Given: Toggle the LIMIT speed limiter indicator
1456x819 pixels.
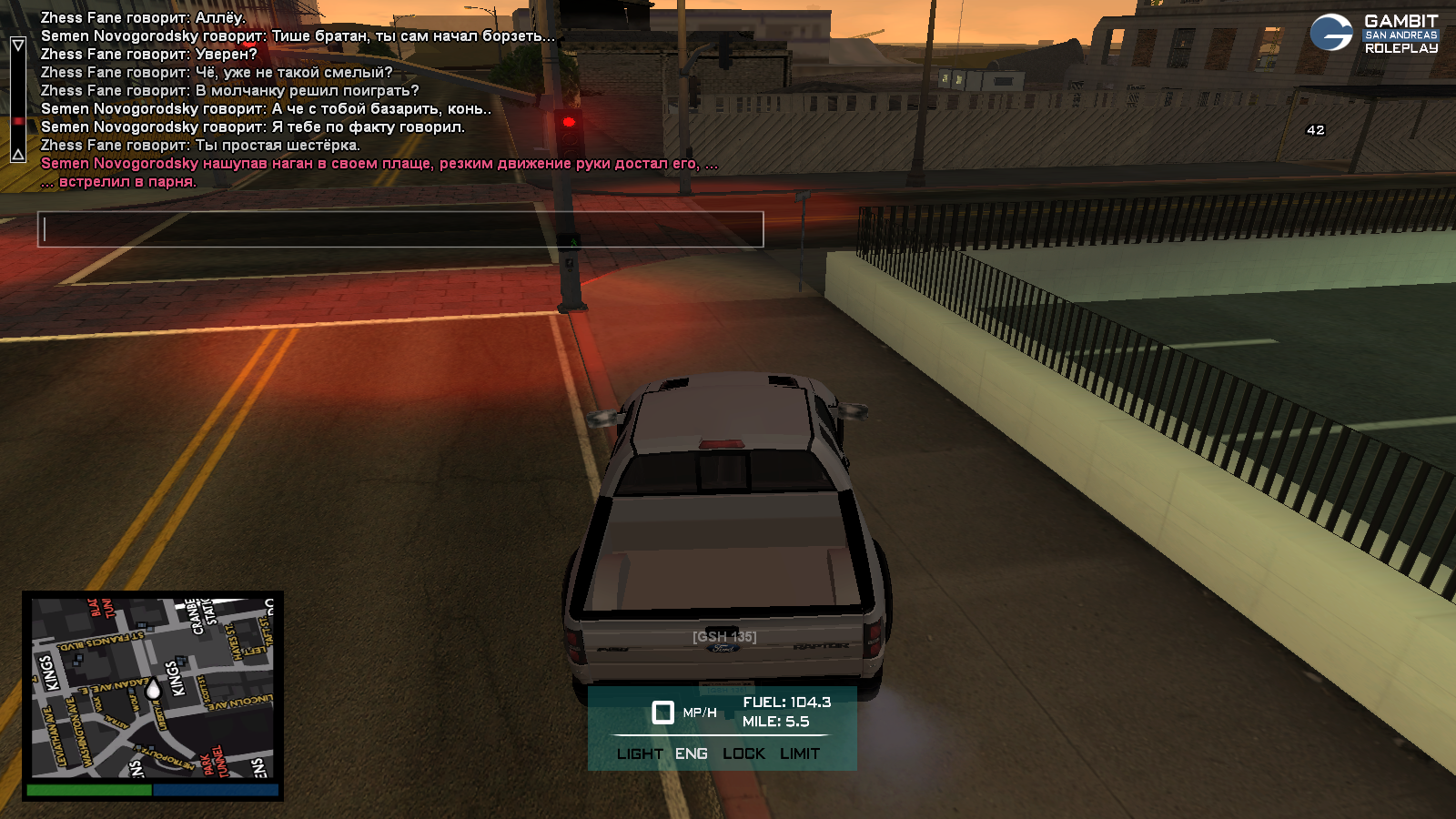Looking at the screenshot, I should [800, 753].
